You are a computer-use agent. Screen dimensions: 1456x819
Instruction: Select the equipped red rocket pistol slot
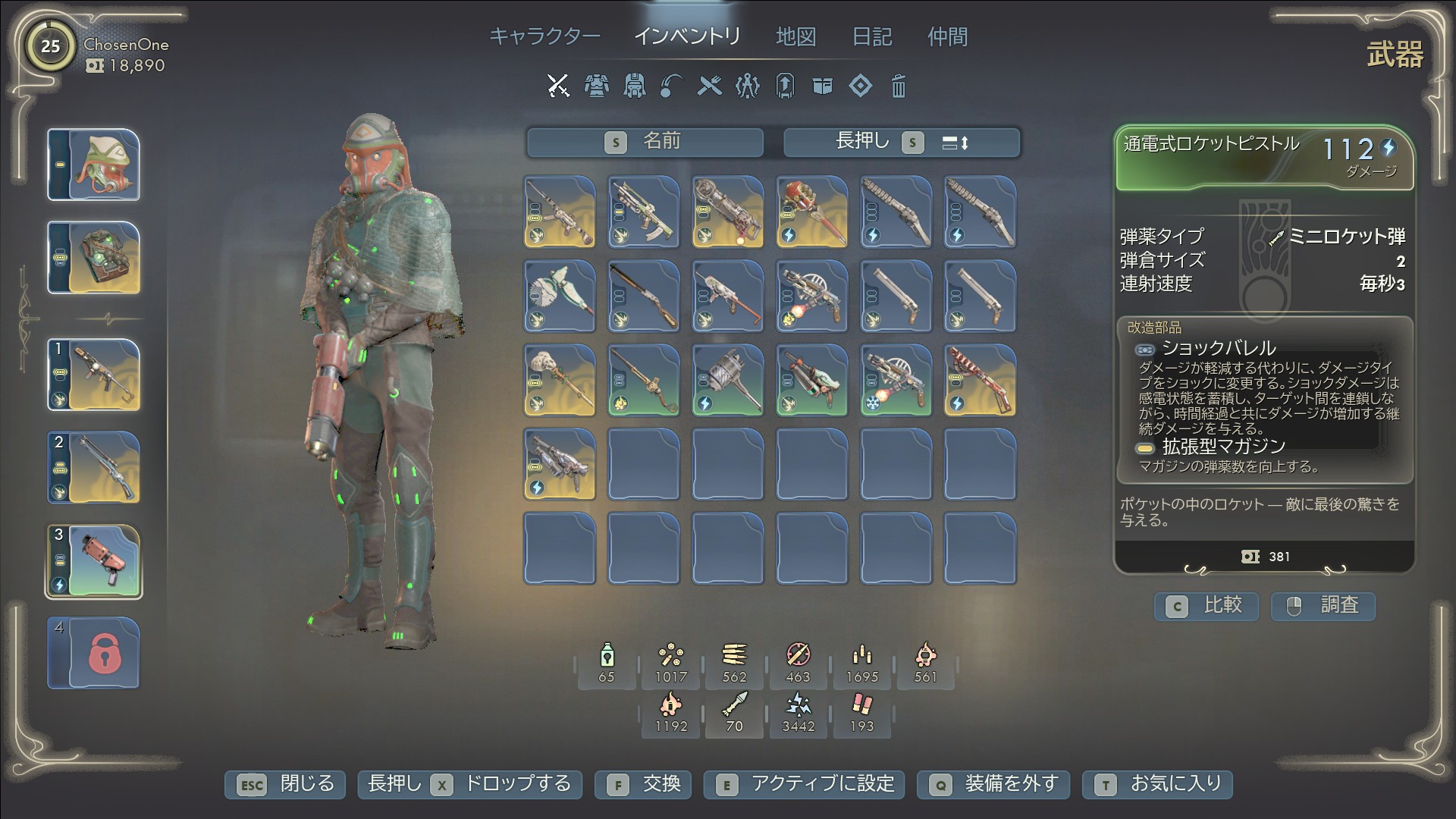click(x=94, y=561)
